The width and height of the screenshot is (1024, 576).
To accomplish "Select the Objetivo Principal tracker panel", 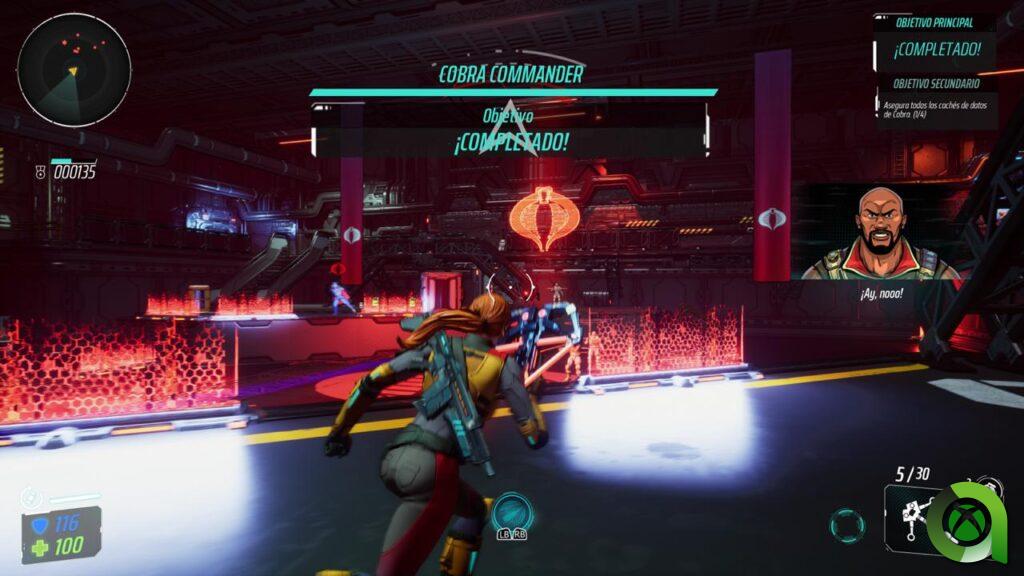I will click(935, 42).
